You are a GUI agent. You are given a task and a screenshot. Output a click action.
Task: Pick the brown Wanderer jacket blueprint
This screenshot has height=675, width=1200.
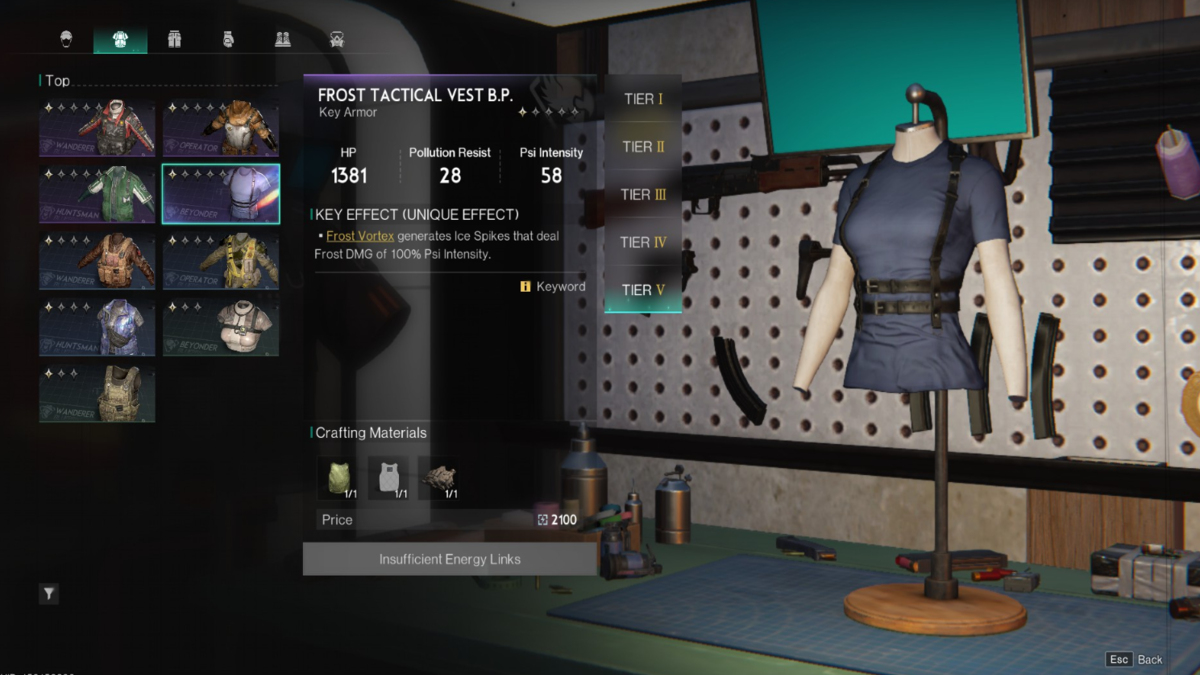coord(97,260)
